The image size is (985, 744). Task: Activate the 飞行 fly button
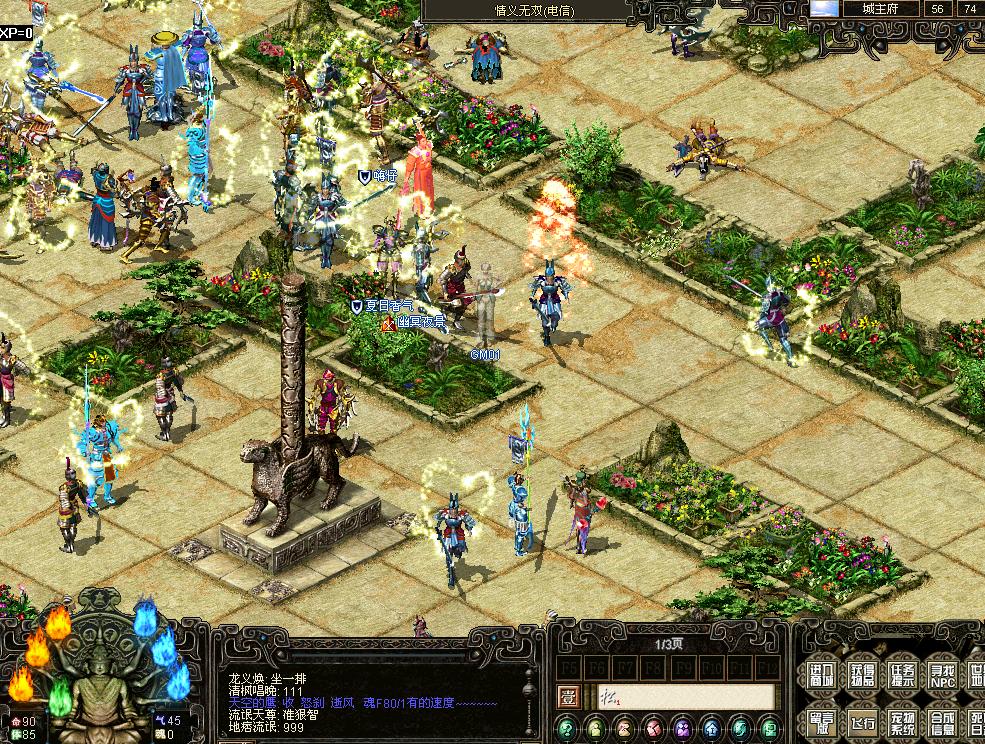click(x=860, y=721)
